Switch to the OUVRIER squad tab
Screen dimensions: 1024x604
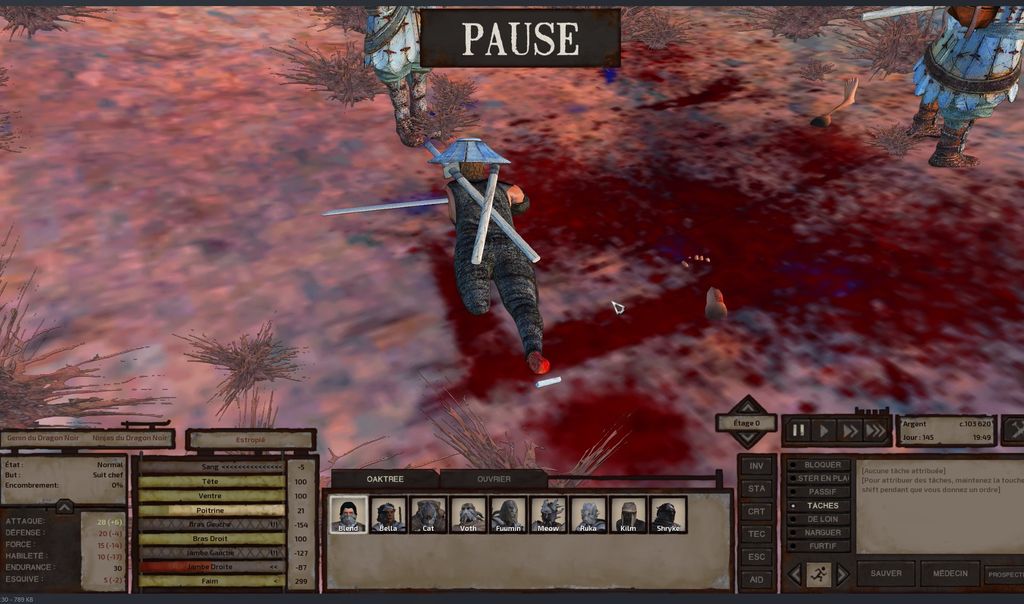(494, 479)
